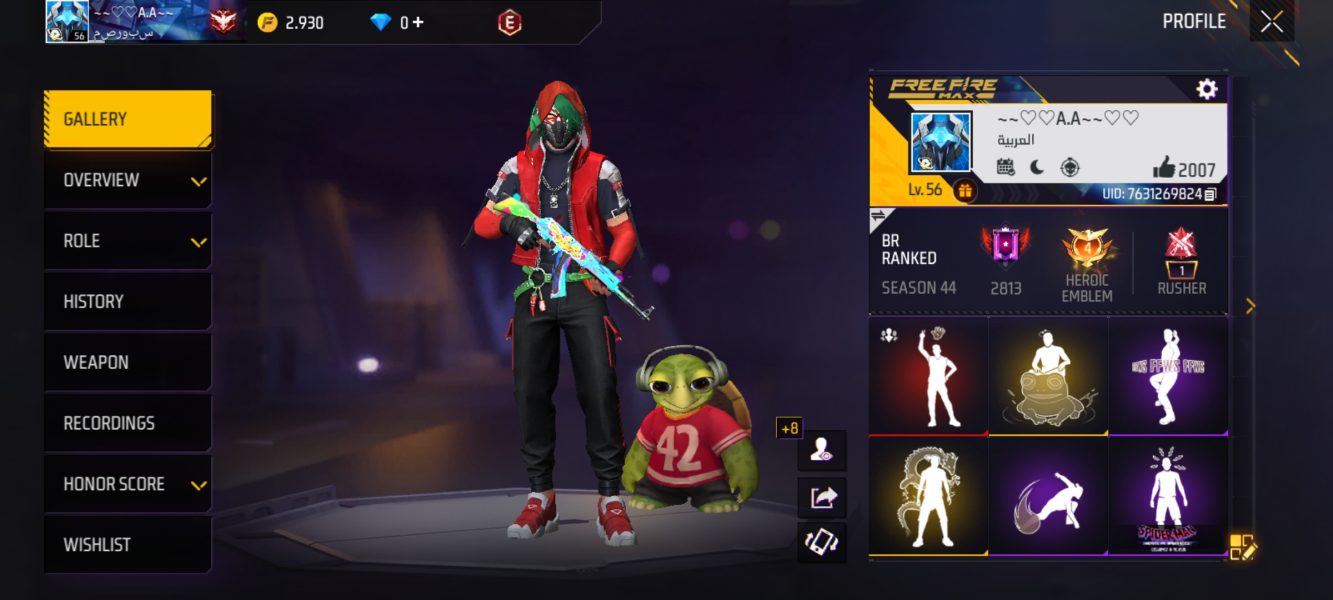1333x600 pixels.
Task: Pick the Spider-Man emote tile
Action: click(1168, 496)
